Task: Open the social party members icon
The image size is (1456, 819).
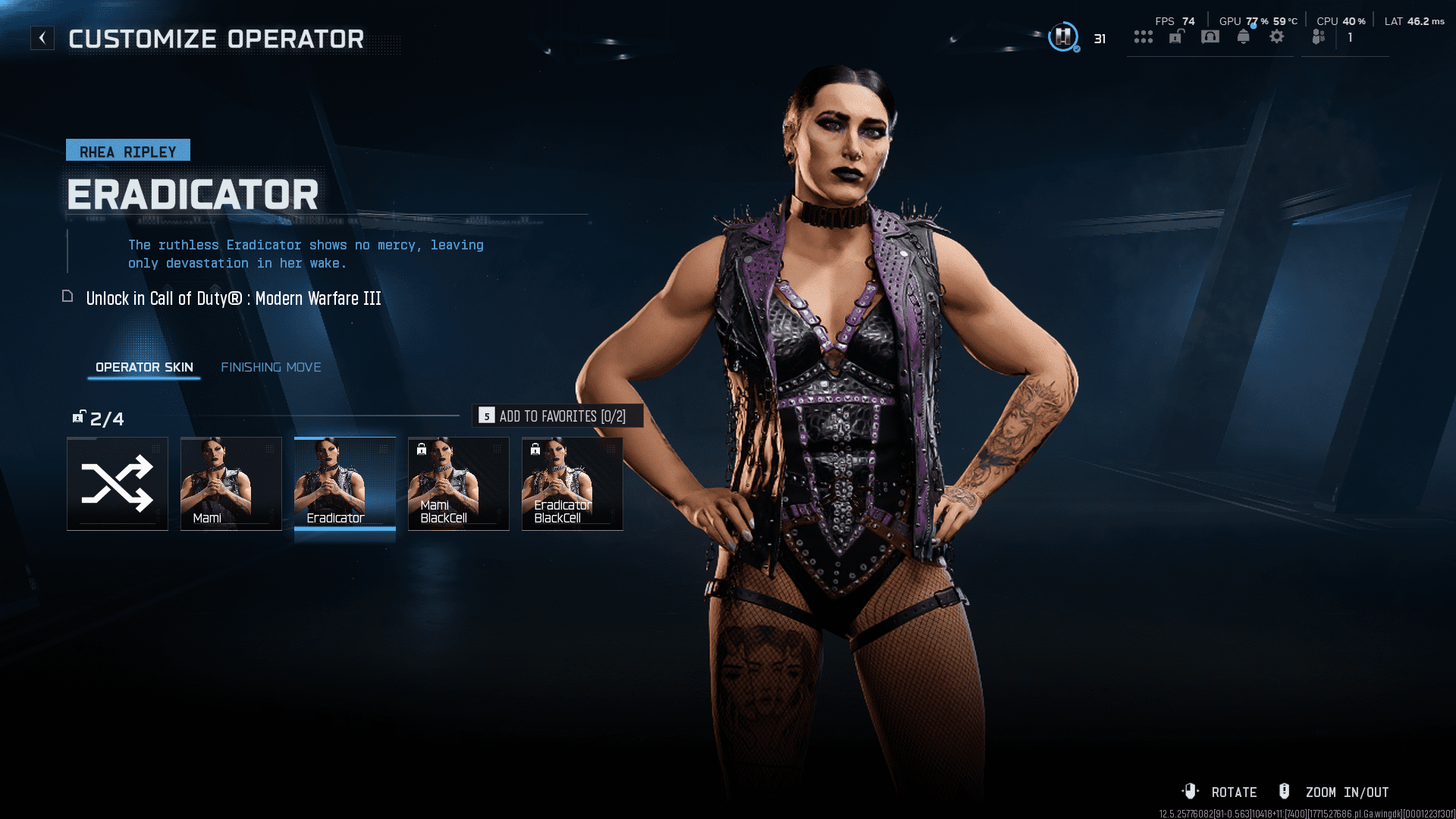Action: pyautogui.click(x=1319, y=37)
